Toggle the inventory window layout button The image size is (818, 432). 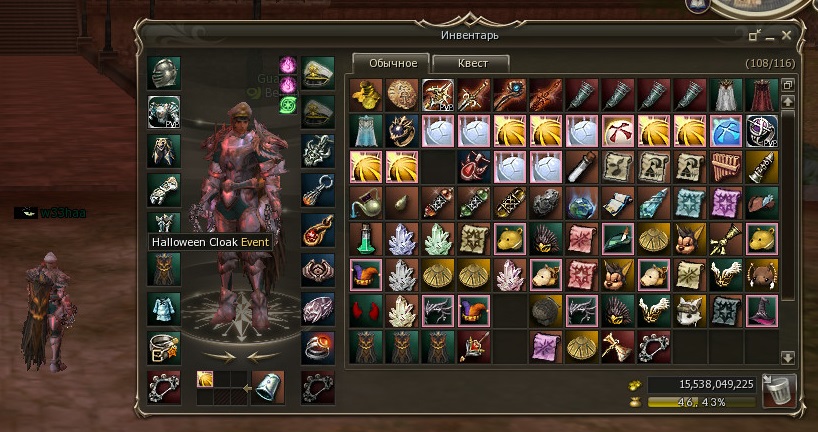(x=787, y=85)
